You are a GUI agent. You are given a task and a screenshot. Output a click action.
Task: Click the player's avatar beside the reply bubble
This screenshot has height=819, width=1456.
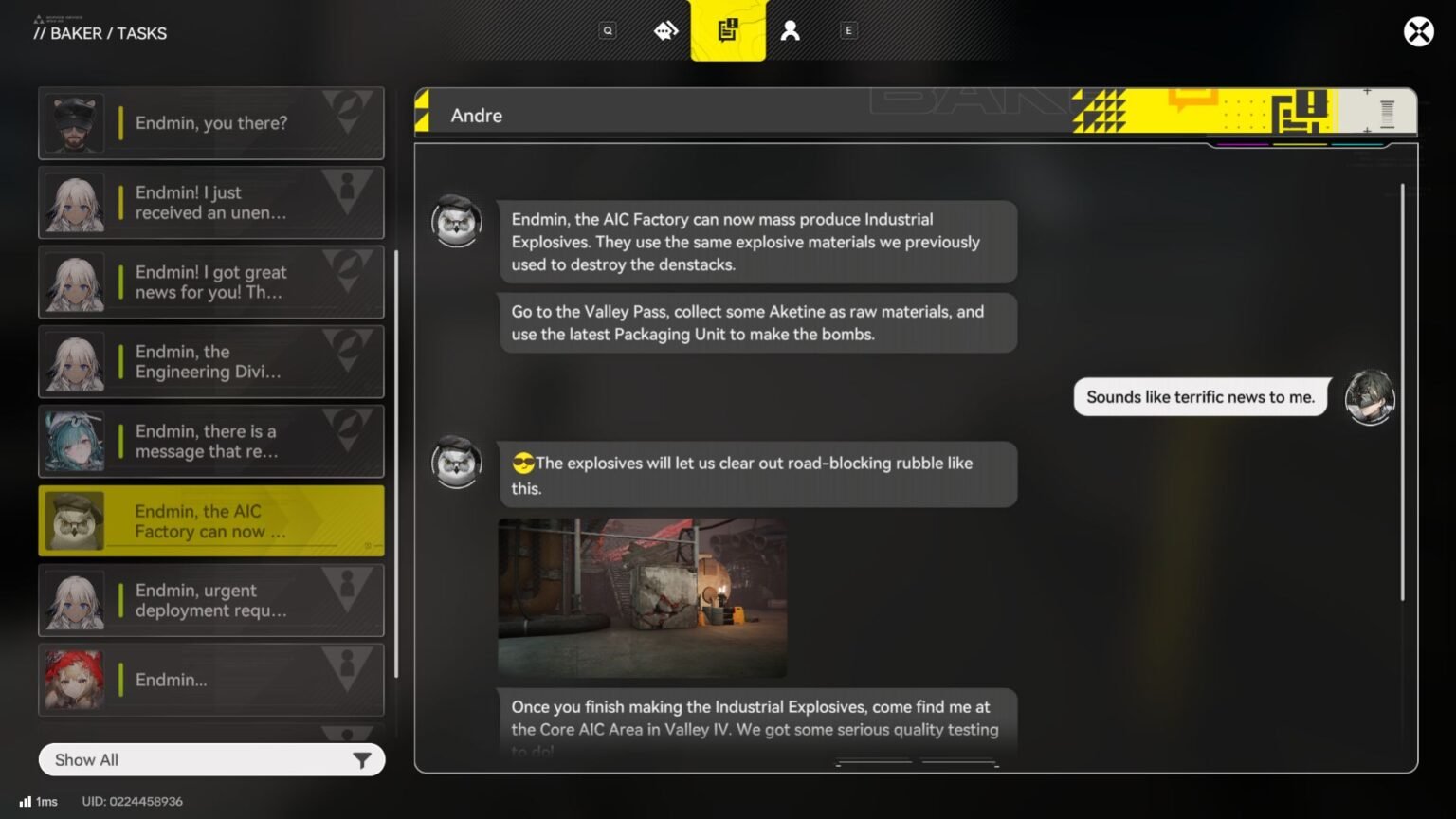1370,397
